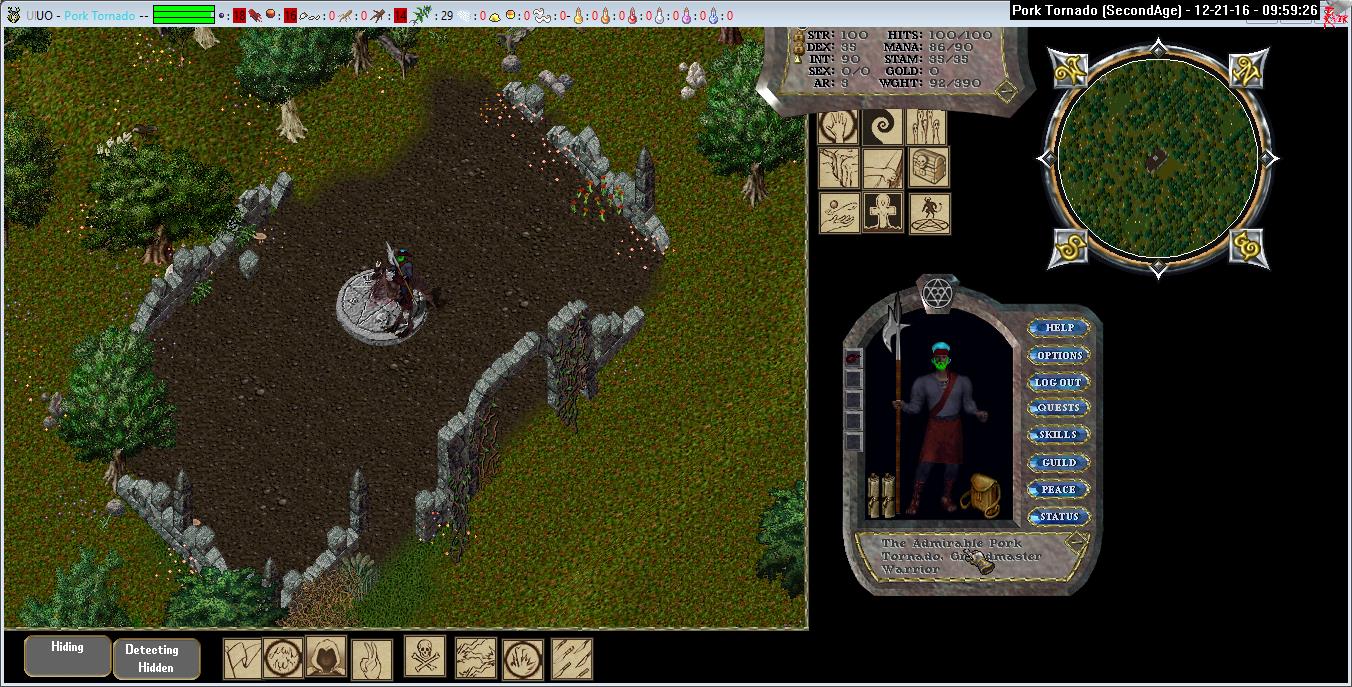Use the Hiding skill button
This screenshot has width=1352, height=687.
coord(68,657)
